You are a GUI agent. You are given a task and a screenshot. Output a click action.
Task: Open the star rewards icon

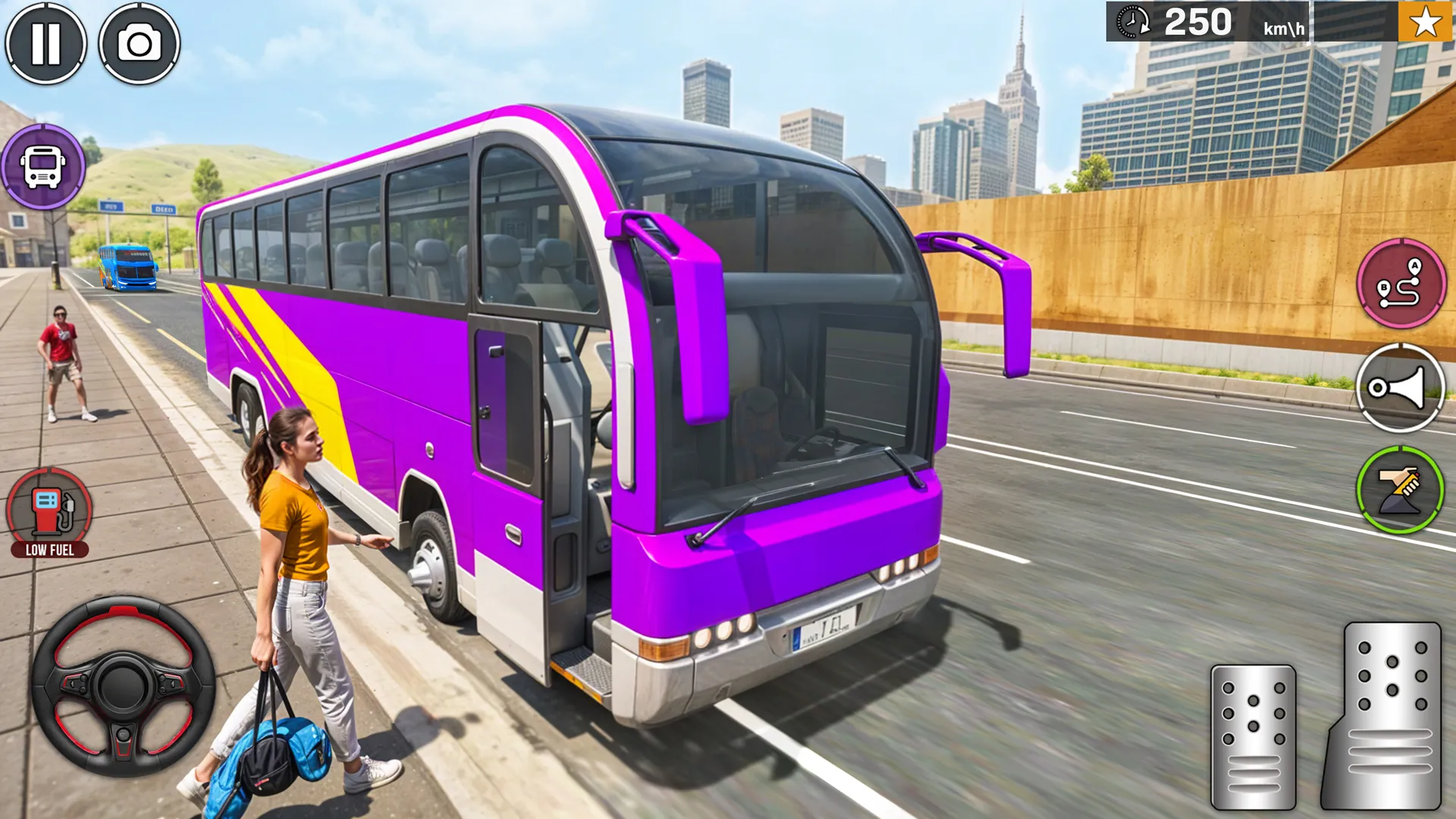click(1424, 21)
